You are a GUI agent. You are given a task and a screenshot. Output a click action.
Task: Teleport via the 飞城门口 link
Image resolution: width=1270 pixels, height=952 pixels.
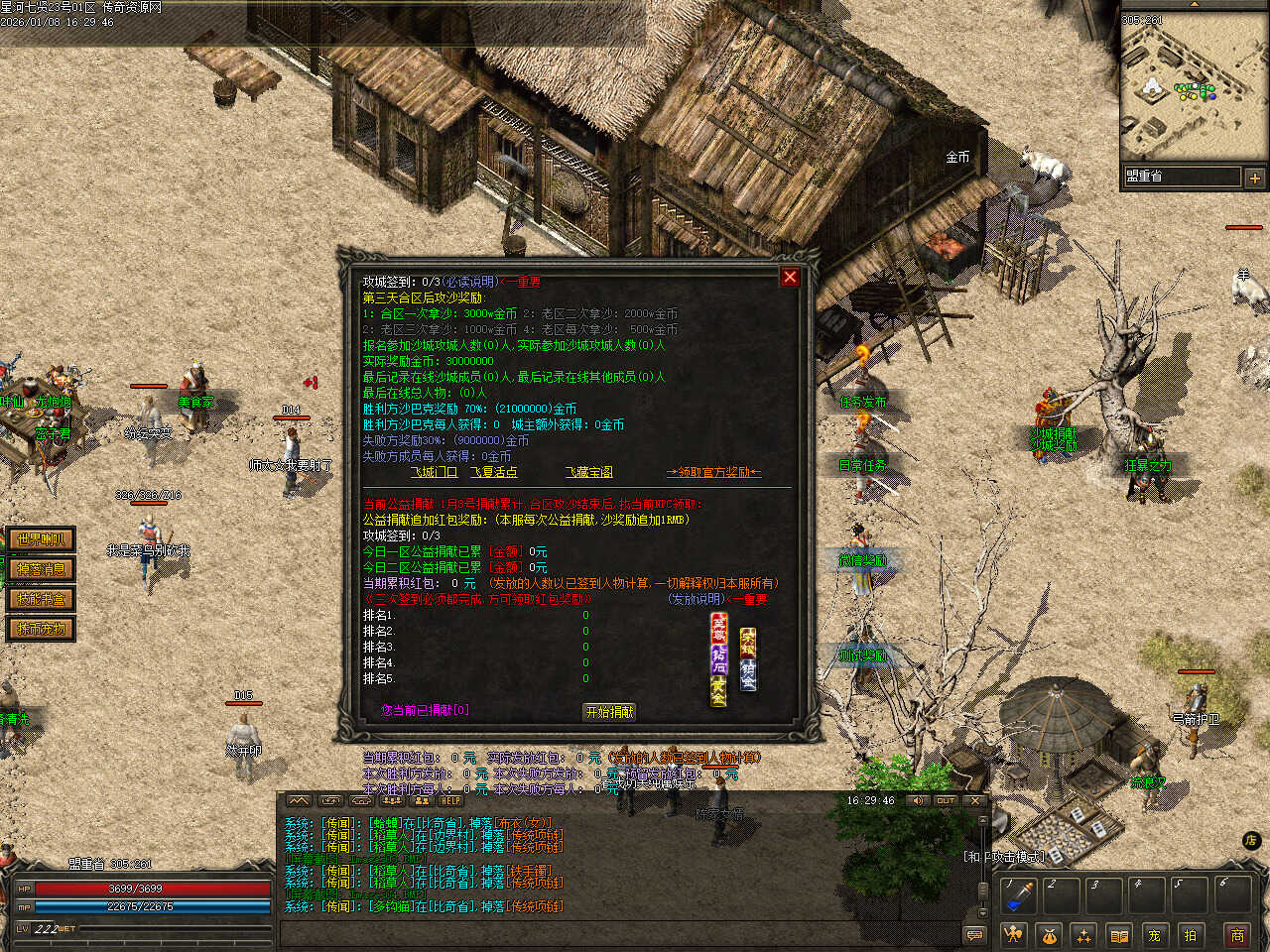pos(434,472)
